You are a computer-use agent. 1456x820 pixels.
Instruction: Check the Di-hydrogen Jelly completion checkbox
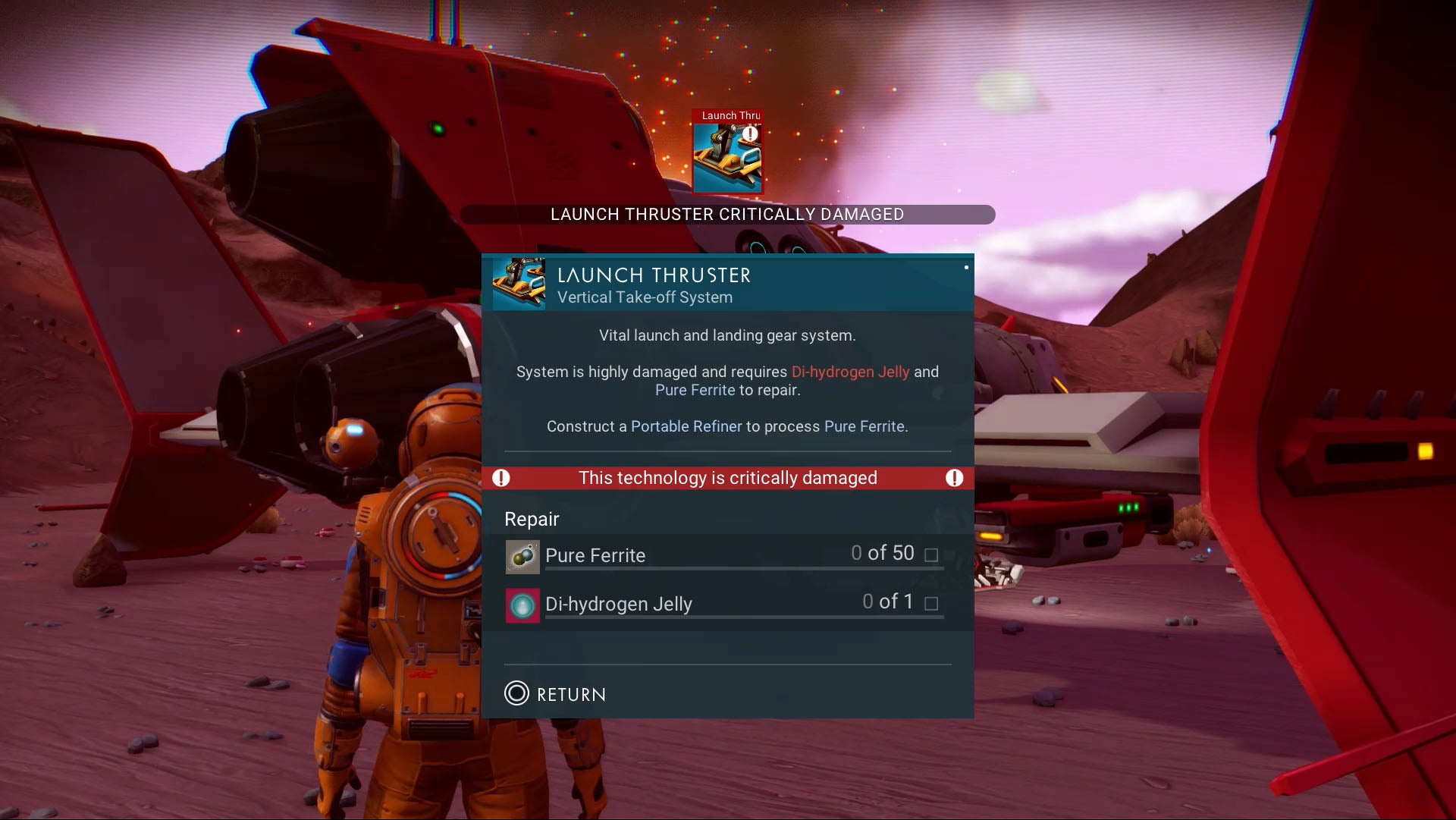pos(931,604)
